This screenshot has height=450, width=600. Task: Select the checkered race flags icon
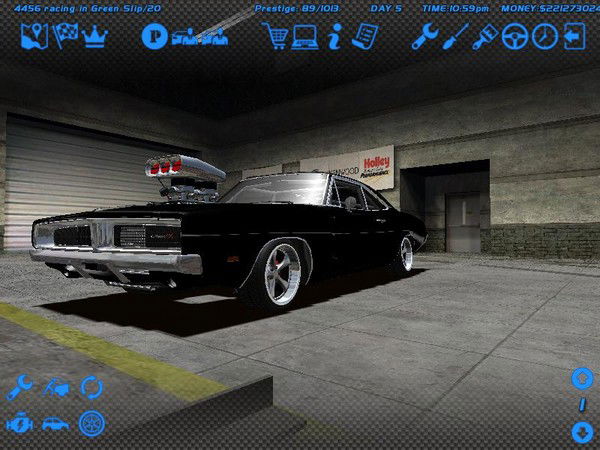pos(66,37)
